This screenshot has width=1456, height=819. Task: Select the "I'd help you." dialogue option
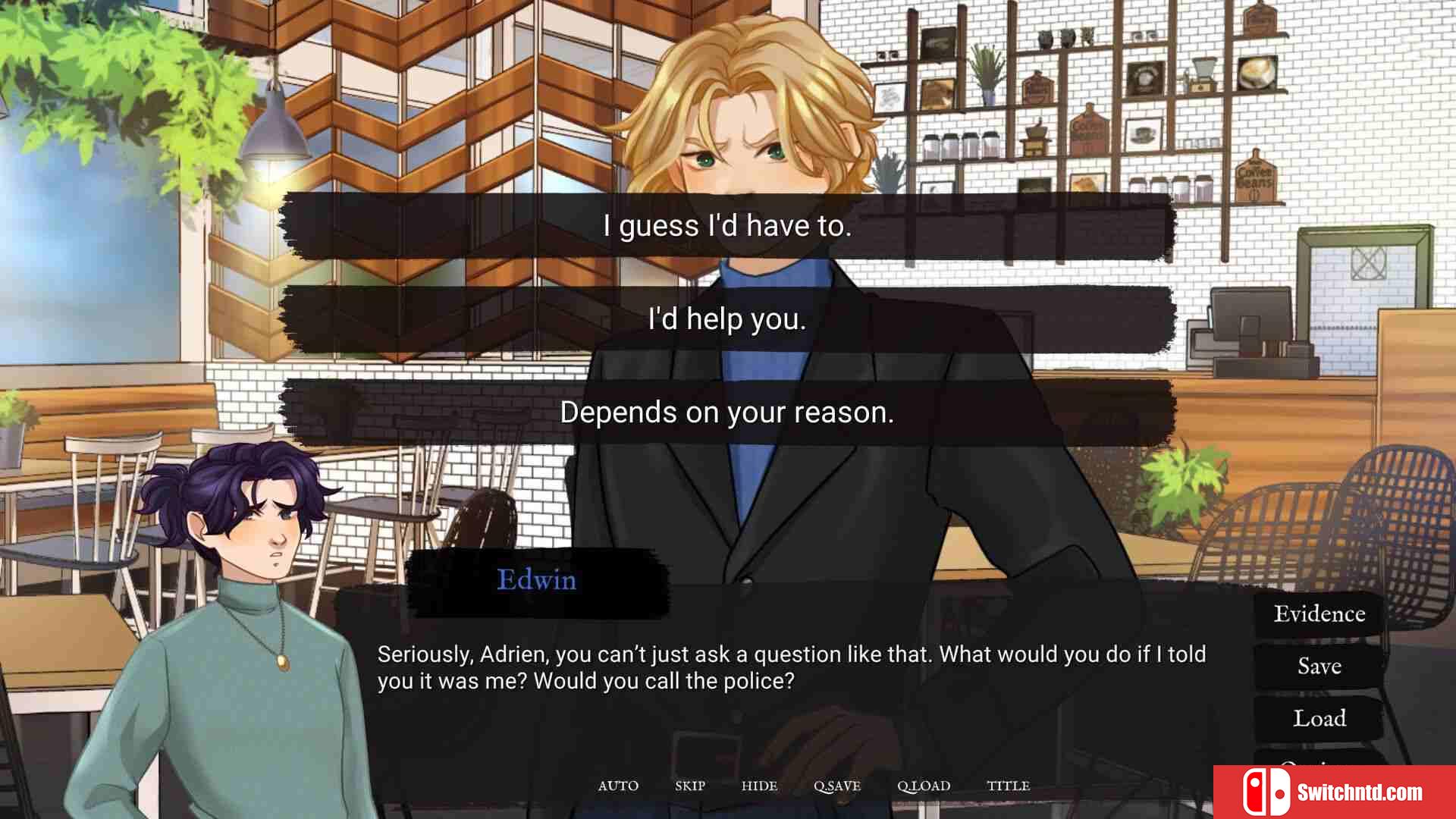click(x=727, y=319)
